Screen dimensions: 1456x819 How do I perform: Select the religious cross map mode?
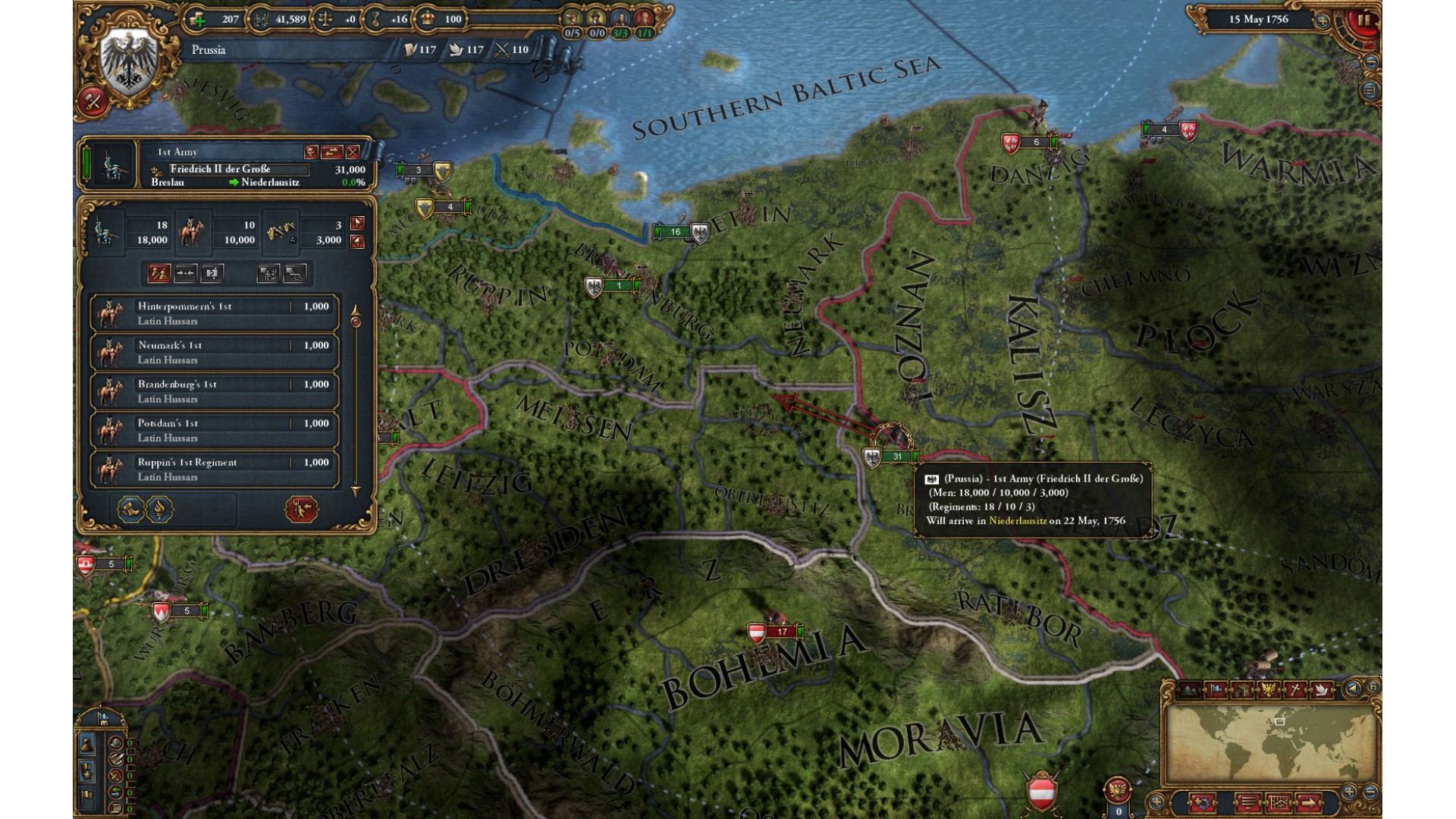tap(1295, 689)
